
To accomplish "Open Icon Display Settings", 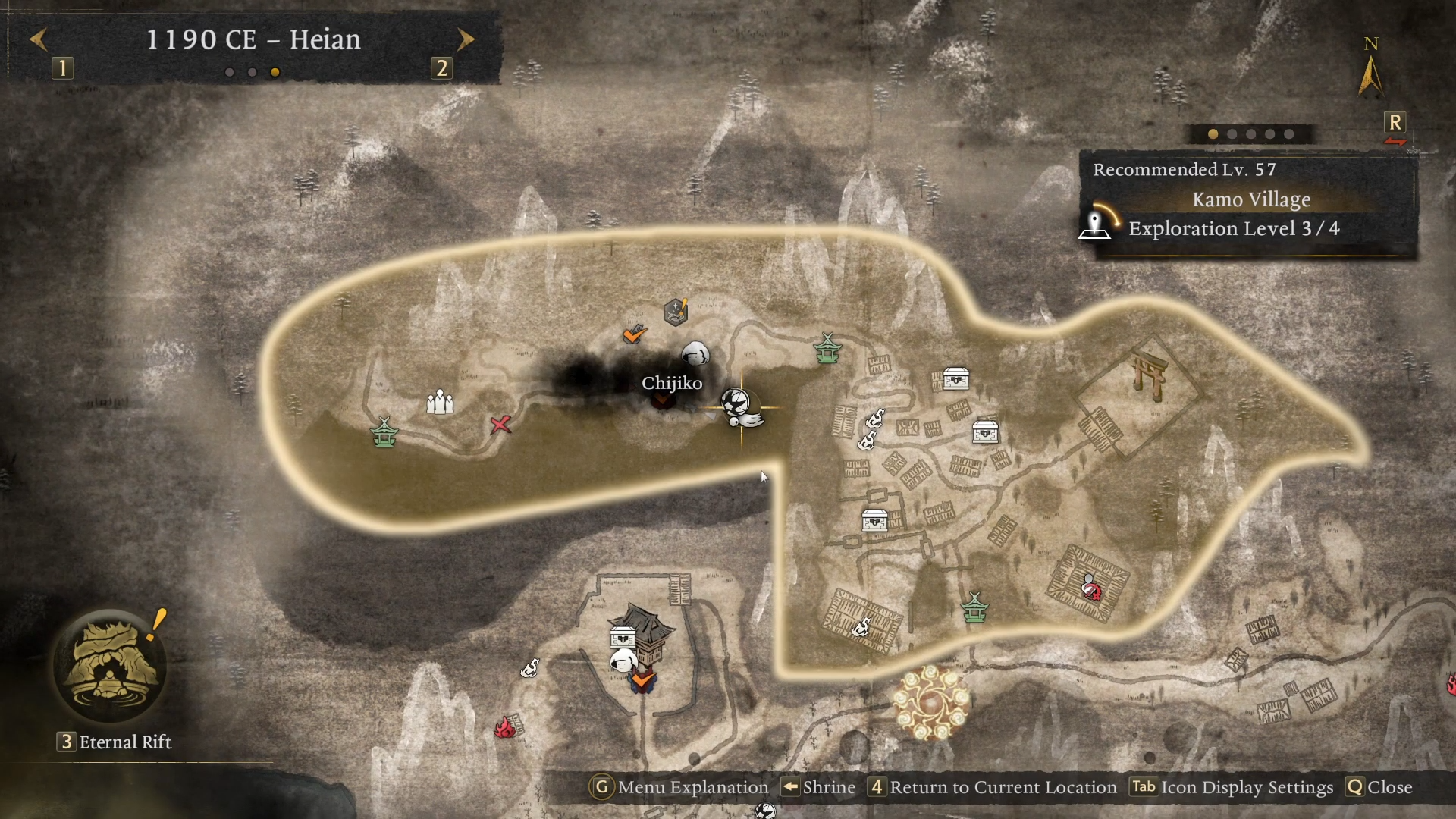I will (1232, 787).
